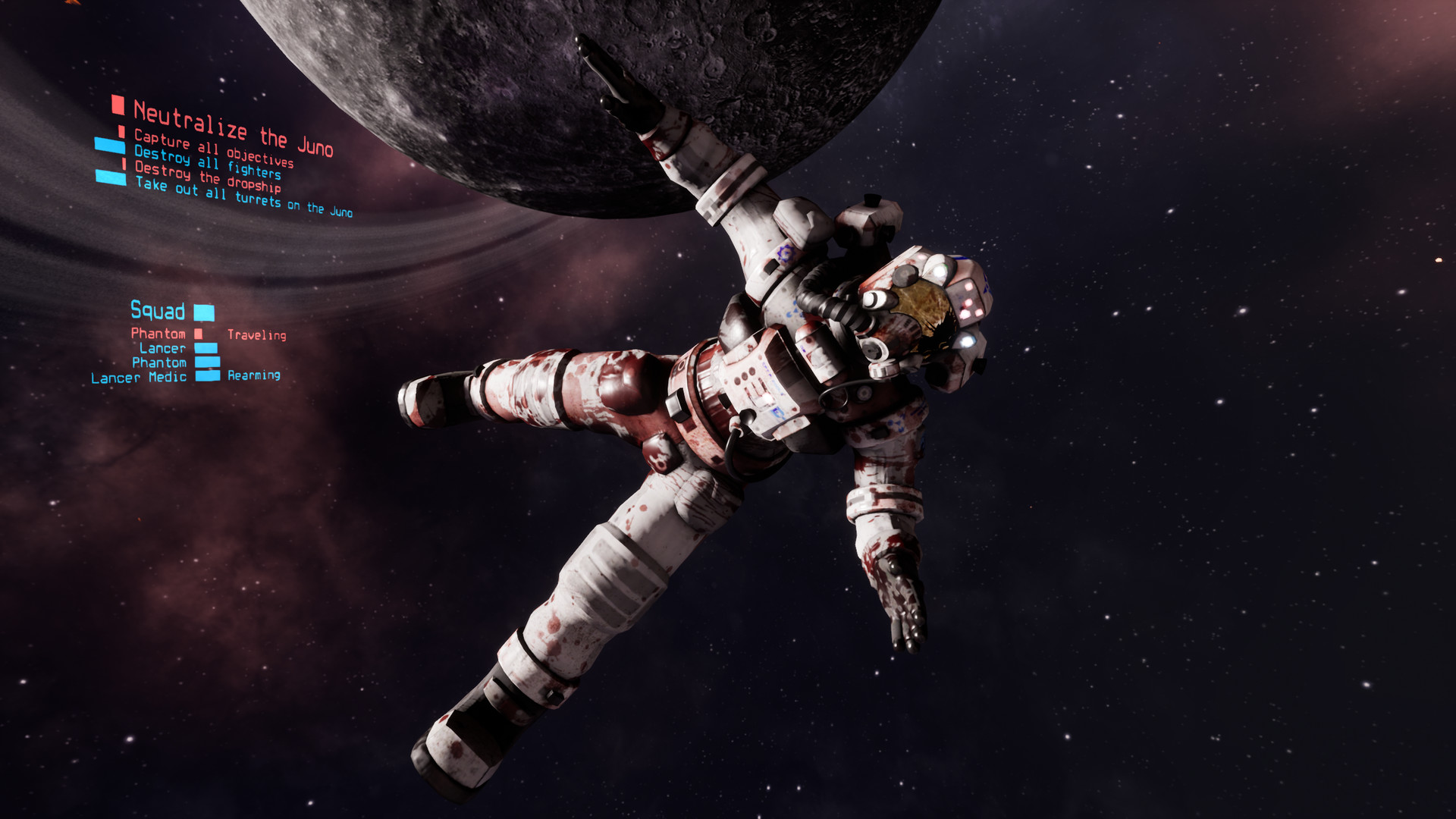Select the blue bar next to Lancer Medic
The width and height of the screenshot is (1456, 819).
coord(207,376)
